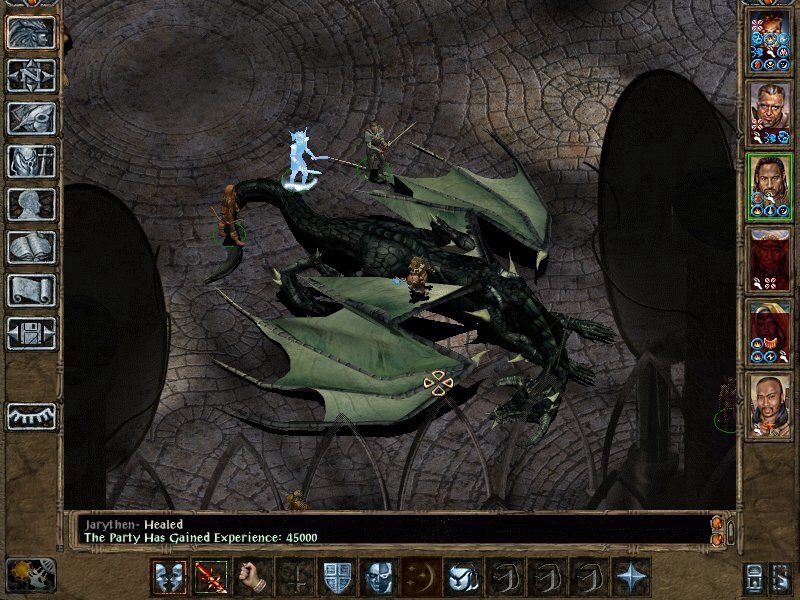This screenshot has height=600, width=800.
Task: Choose the two-masks talk action
Action: pyautogui.click(x=169, y=578)
